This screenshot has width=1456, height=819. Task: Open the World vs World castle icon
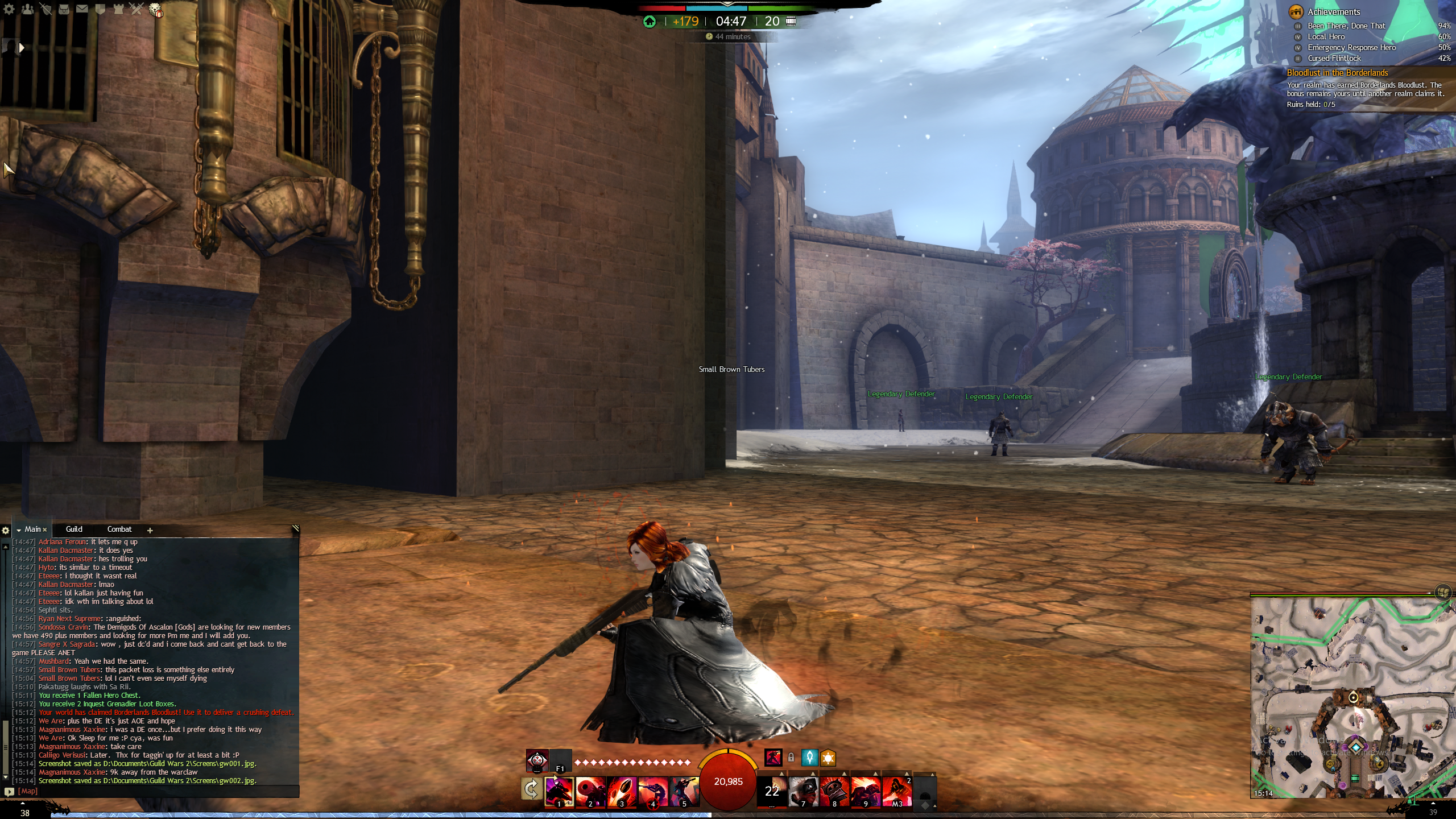pyautogui.click(x=118, y=9)
